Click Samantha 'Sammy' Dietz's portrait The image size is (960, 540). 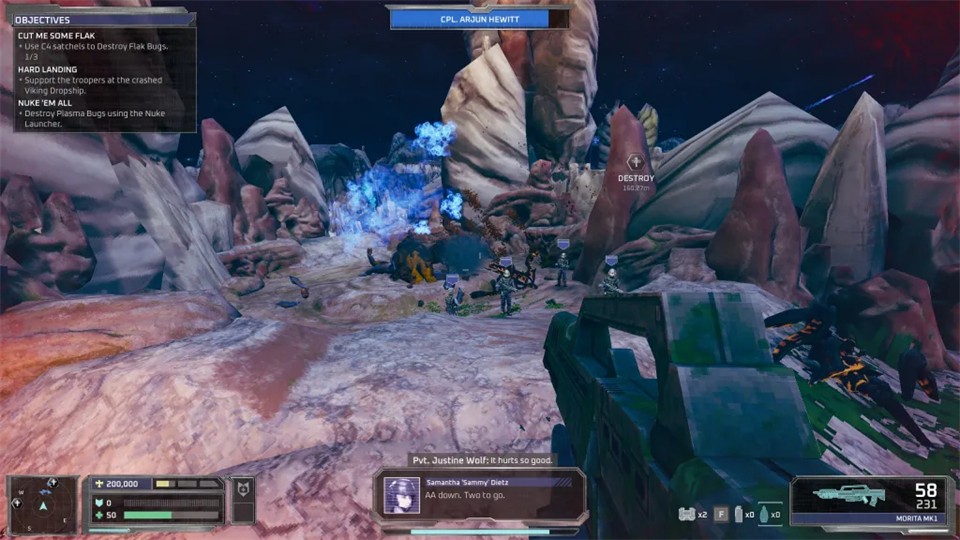coord(402,495)
